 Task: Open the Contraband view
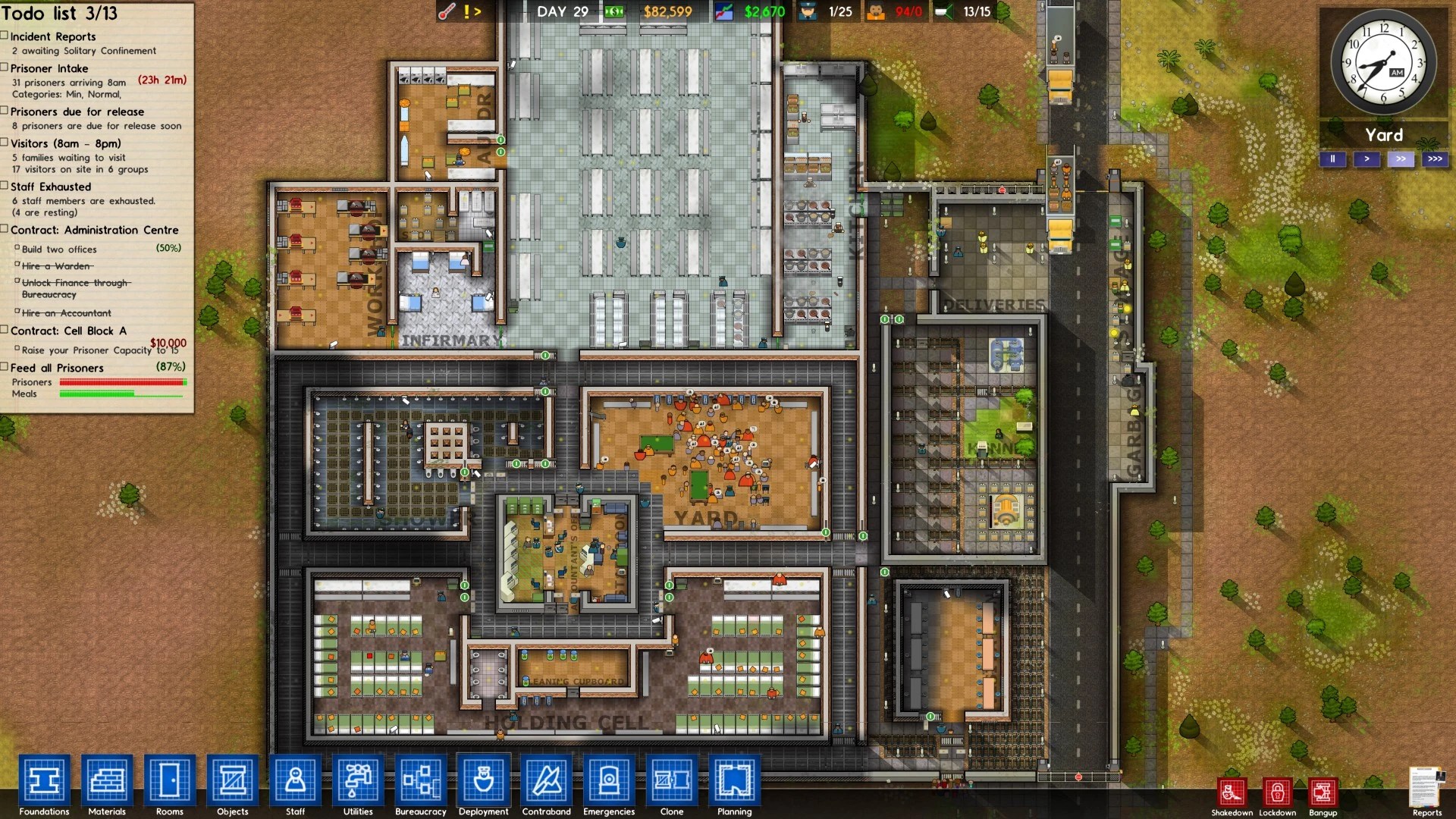pos(546,783)
